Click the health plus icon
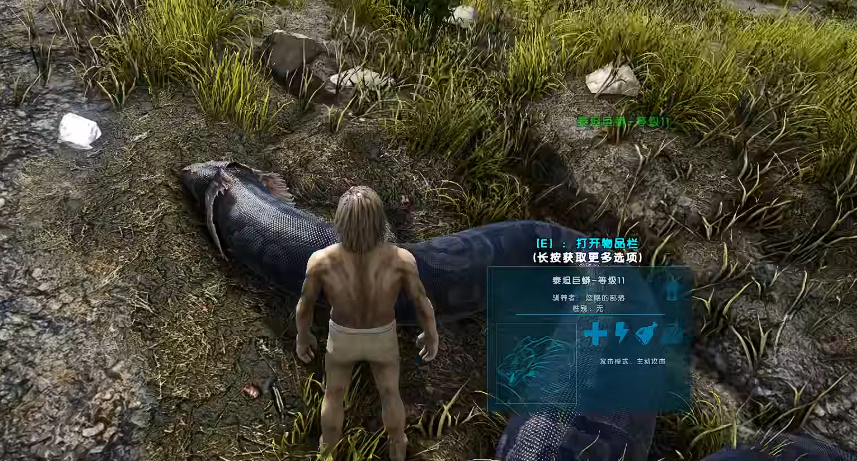This screenshot has width=857, height=461. point(596,334)
